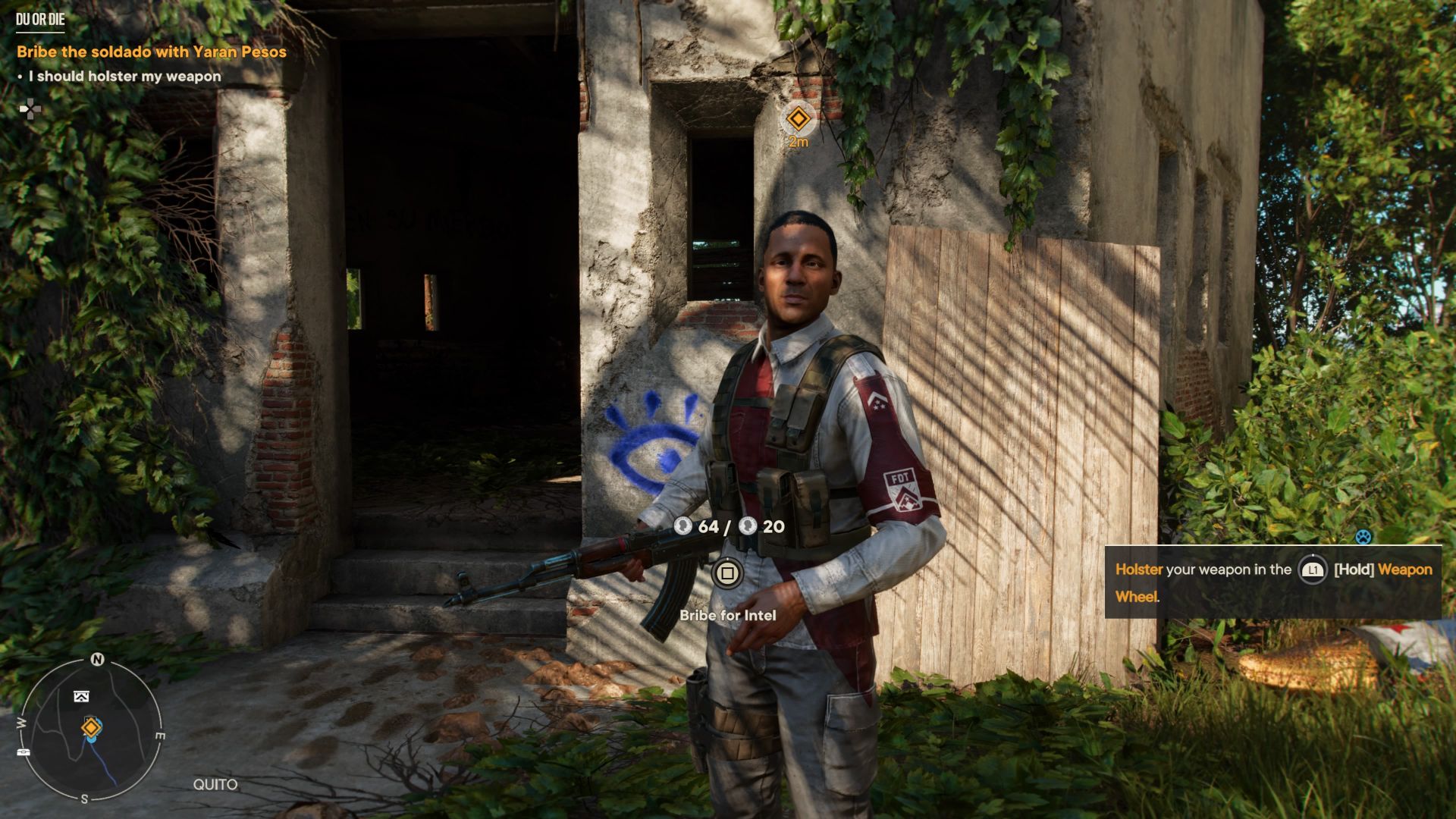Click the waypoint objective marker above the building
The width and height of the screenshot is (1456, 819).
tap(799, 118)
